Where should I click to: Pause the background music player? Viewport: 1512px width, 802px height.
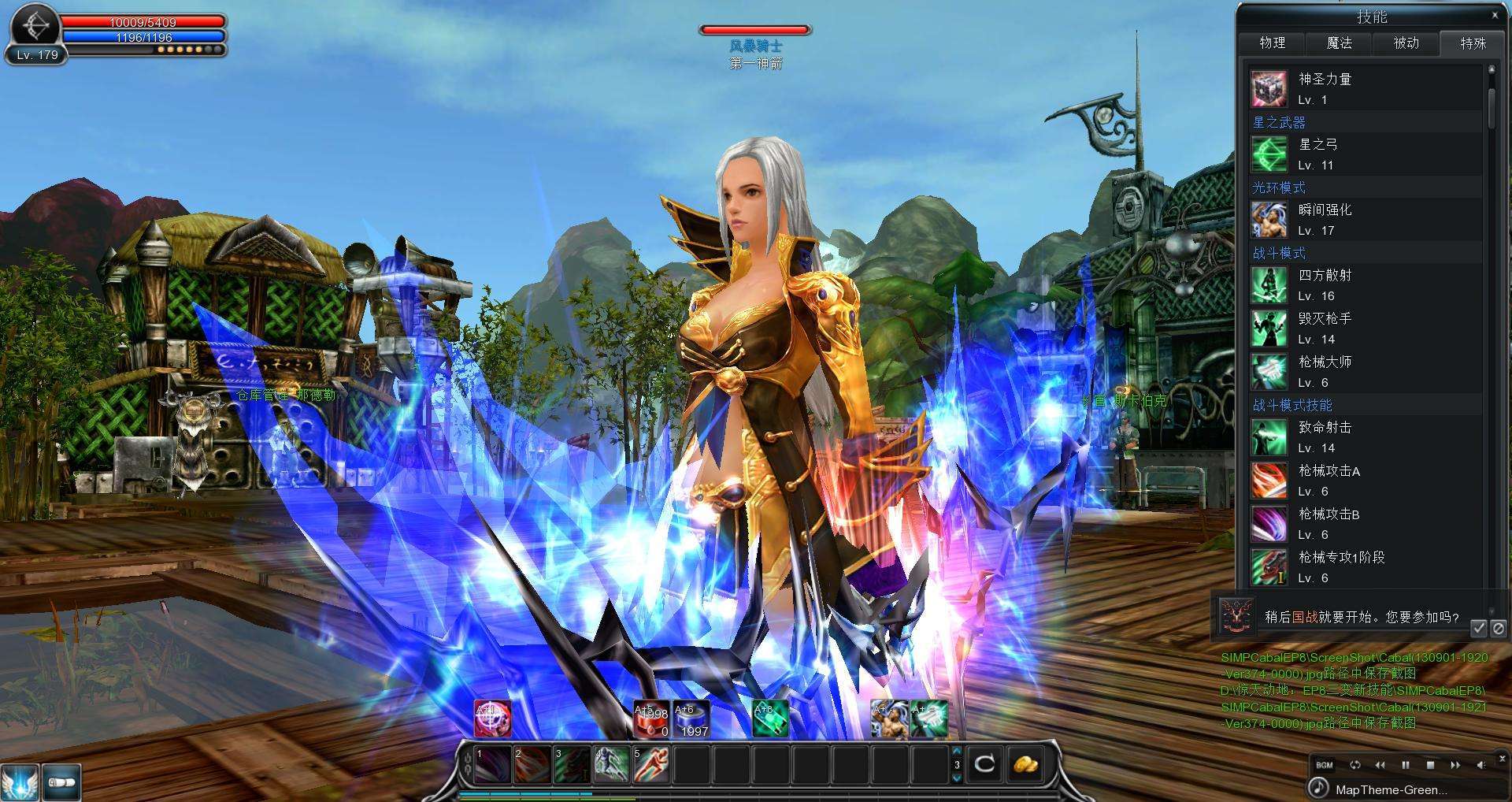(1406, 765)
